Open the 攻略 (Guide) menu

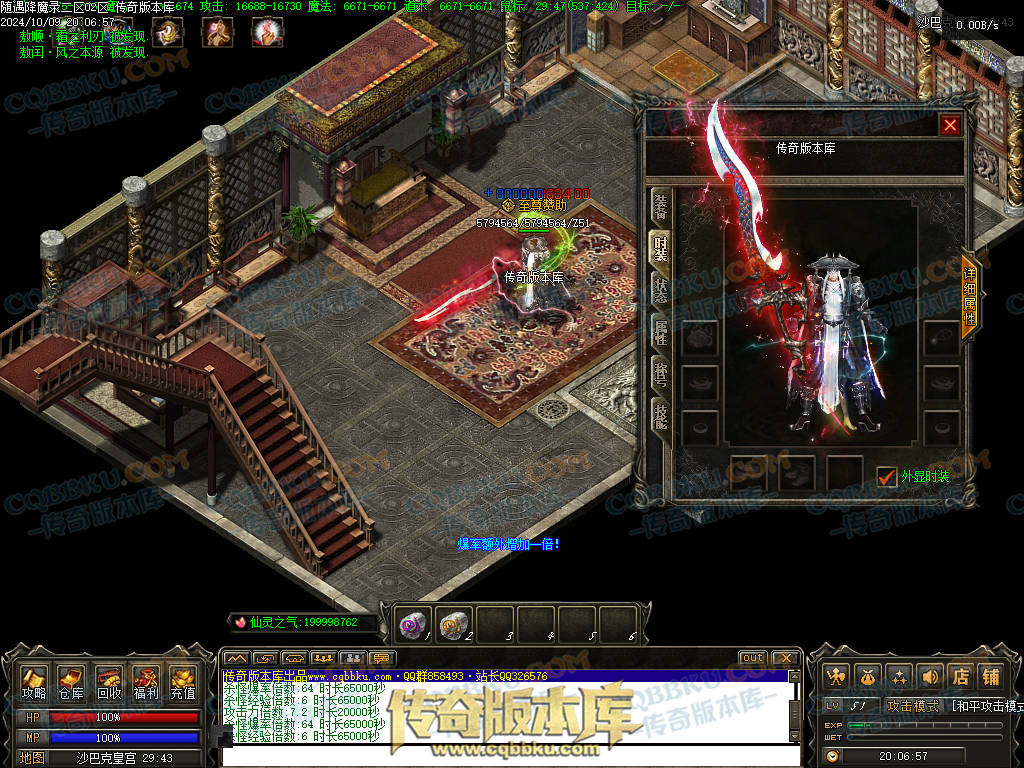point(34,682)
